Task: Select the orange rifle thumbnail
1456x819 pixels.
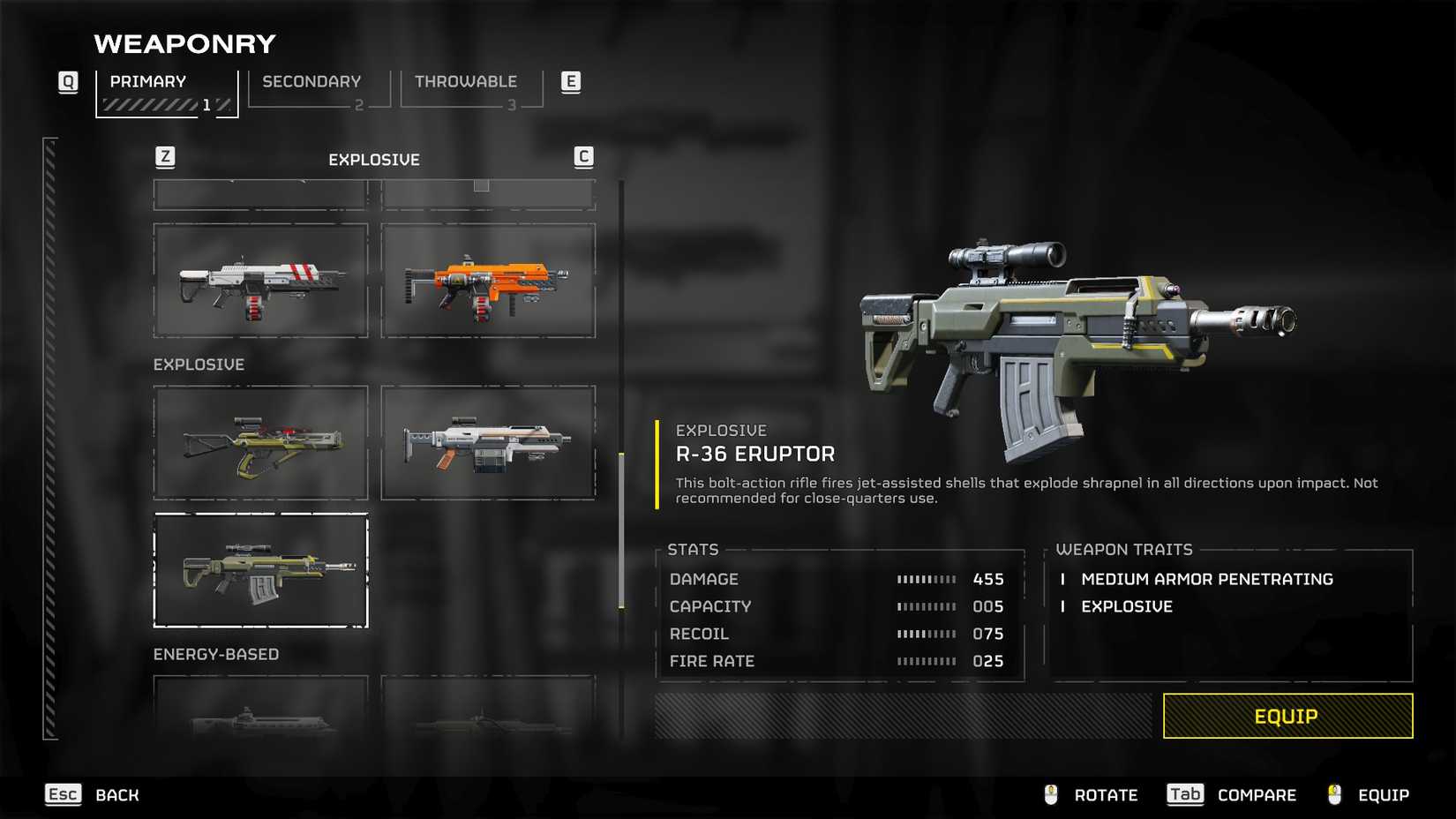Action: (488, 281)
